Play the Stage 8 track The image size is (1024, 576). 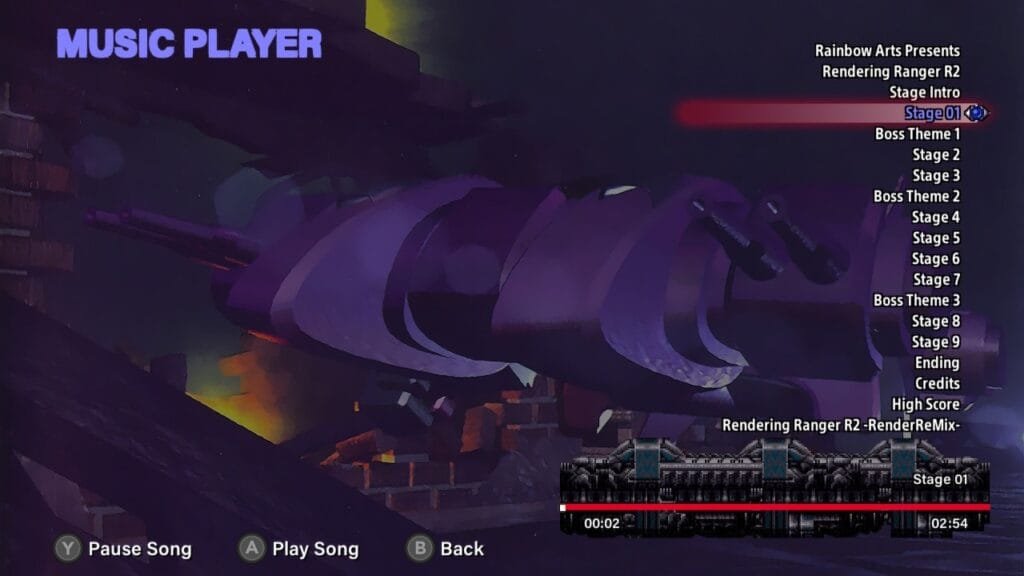coord(936,321)
